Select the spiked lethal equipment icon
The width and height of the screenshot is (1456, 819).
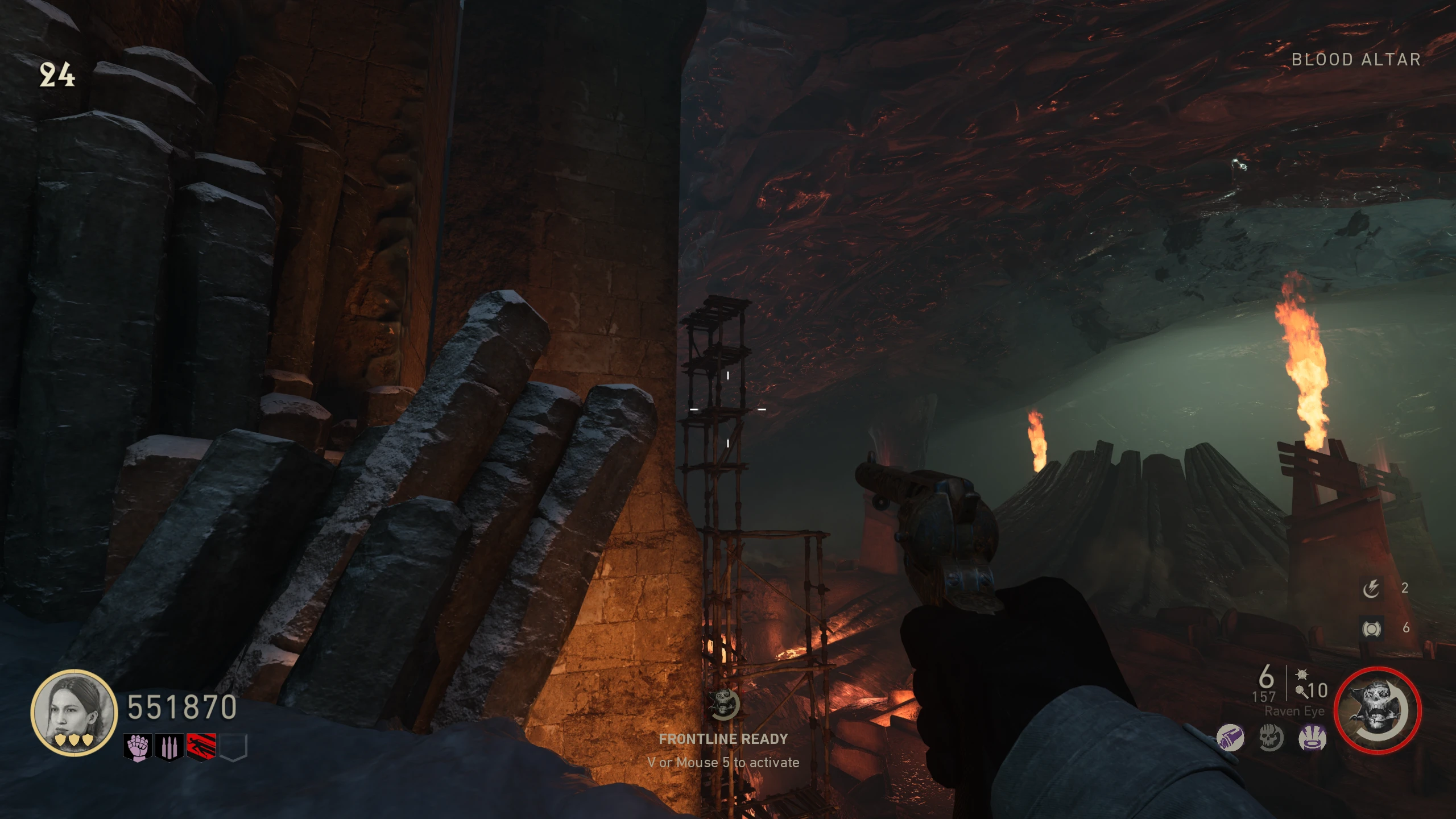(x=1301, y=675)
